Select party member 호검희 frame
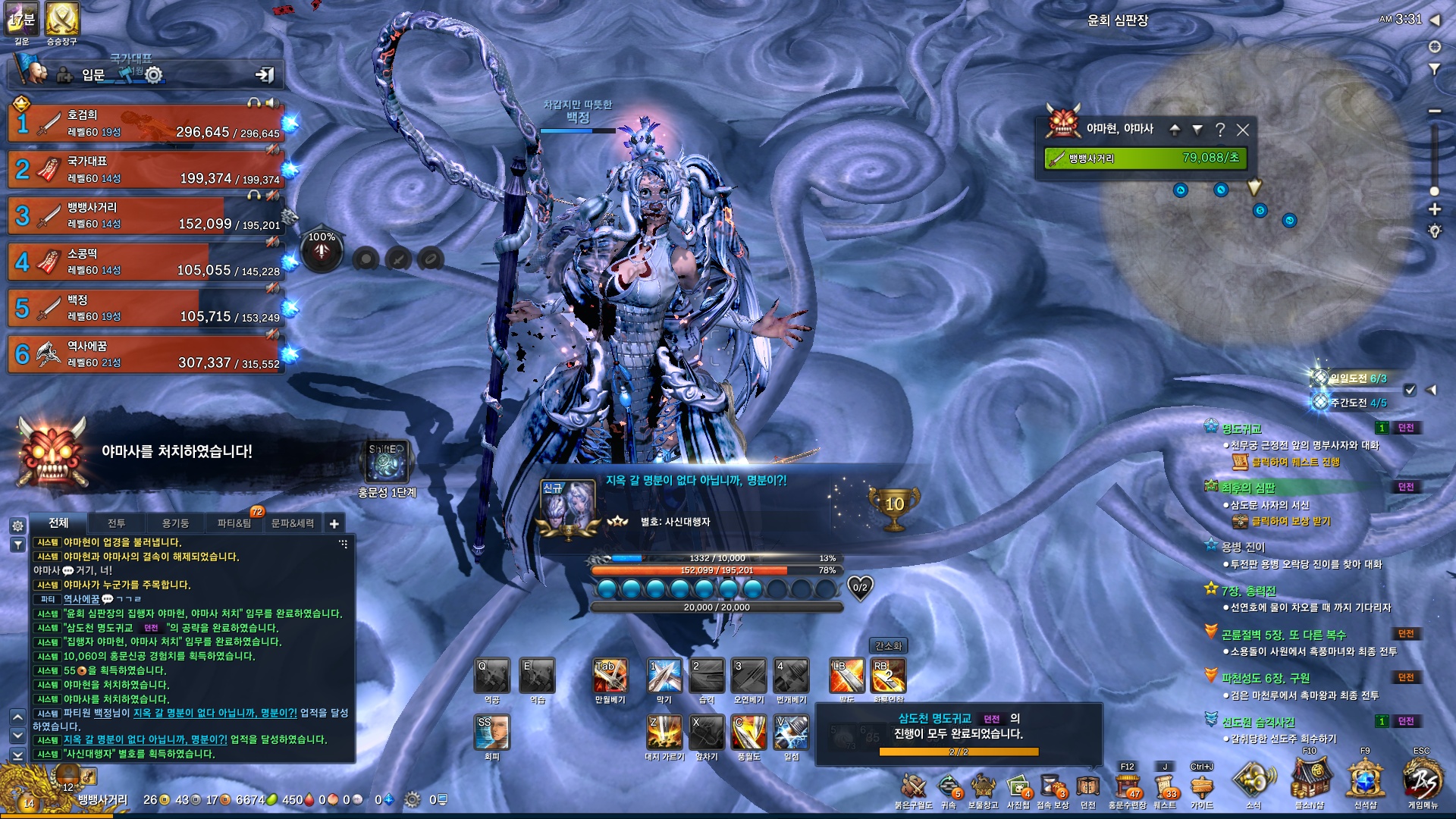 146,124
